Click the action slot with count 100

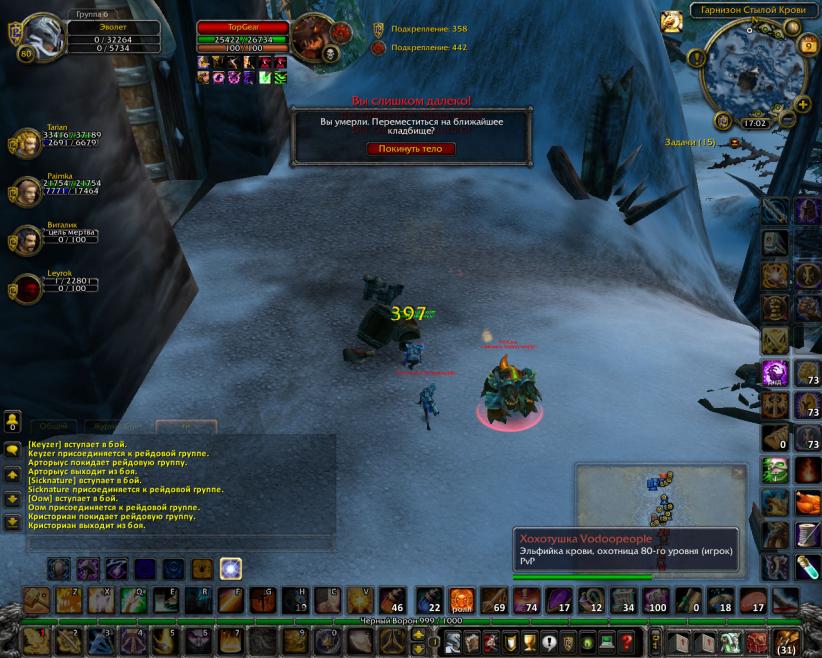(x=657, y=600)
